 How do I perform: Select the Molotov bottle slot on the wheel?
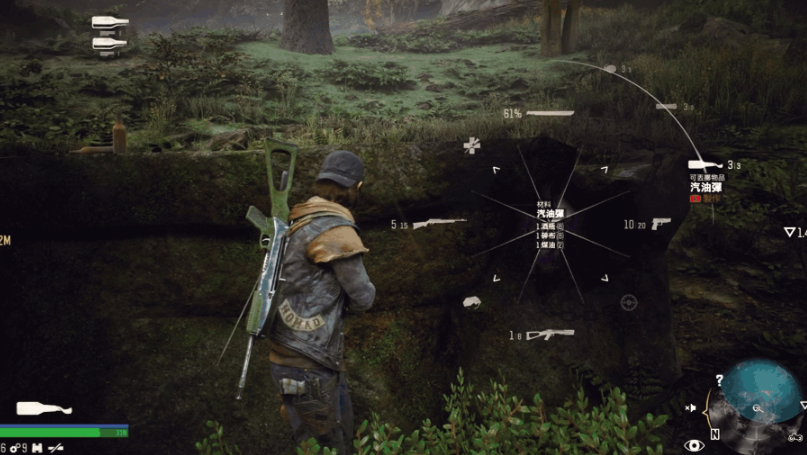click(x=707, y=165)
